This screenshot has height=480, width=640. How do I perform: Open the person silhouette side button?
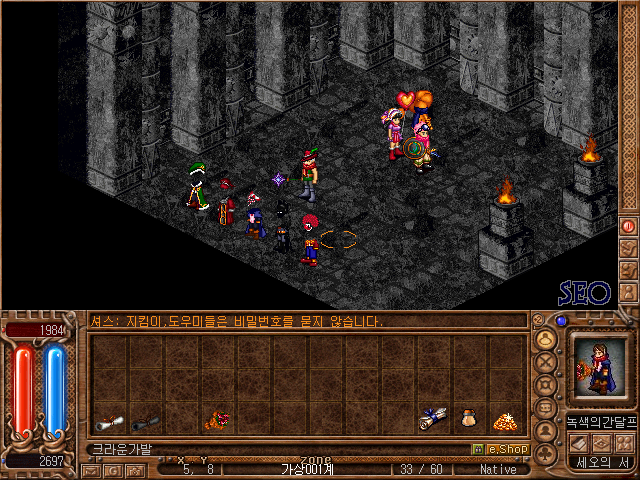pyautogui.click(x=547, y=431)
